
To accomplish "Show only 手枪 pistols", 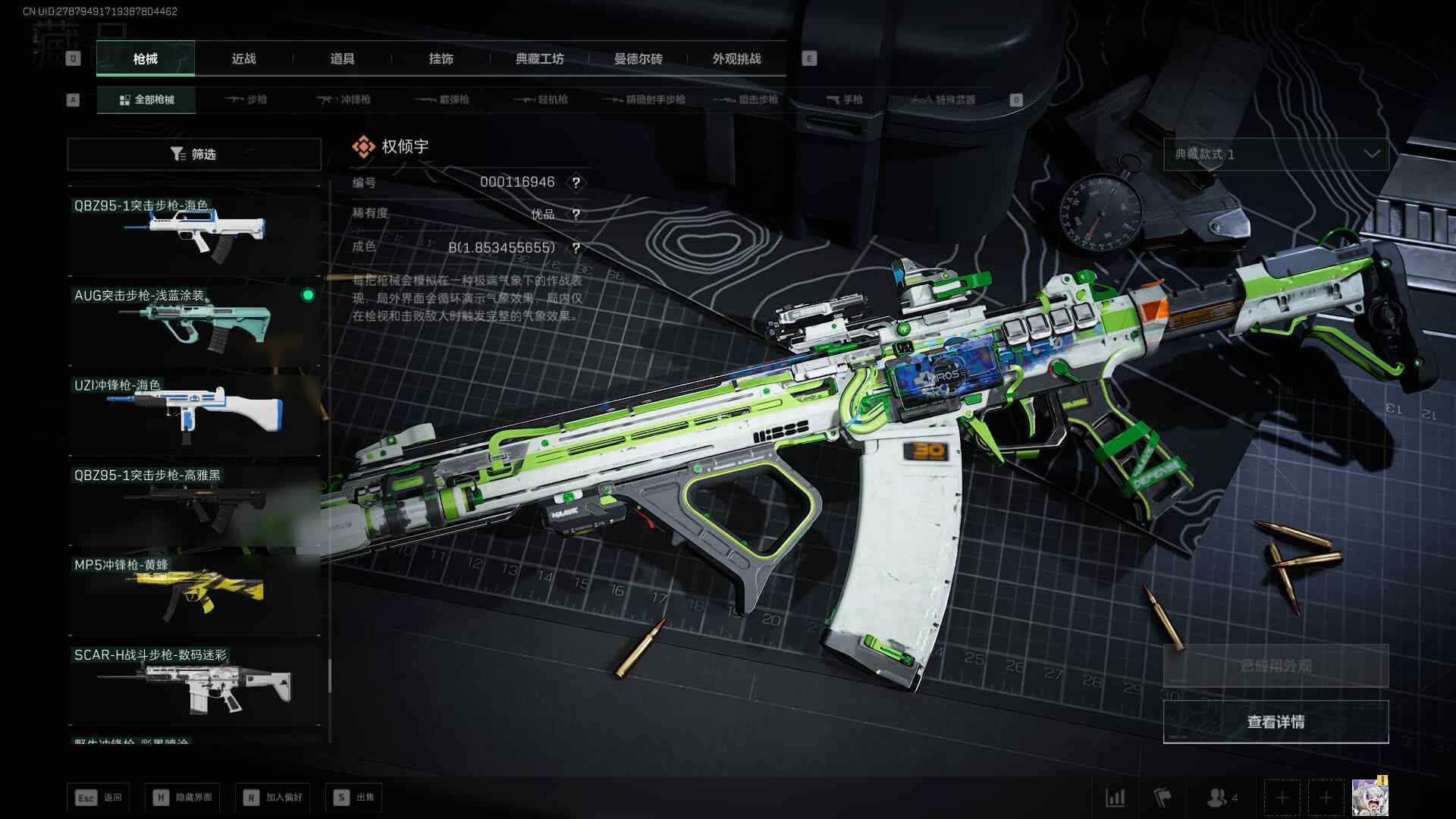I will pyautogui.click(x=844, y=99).
